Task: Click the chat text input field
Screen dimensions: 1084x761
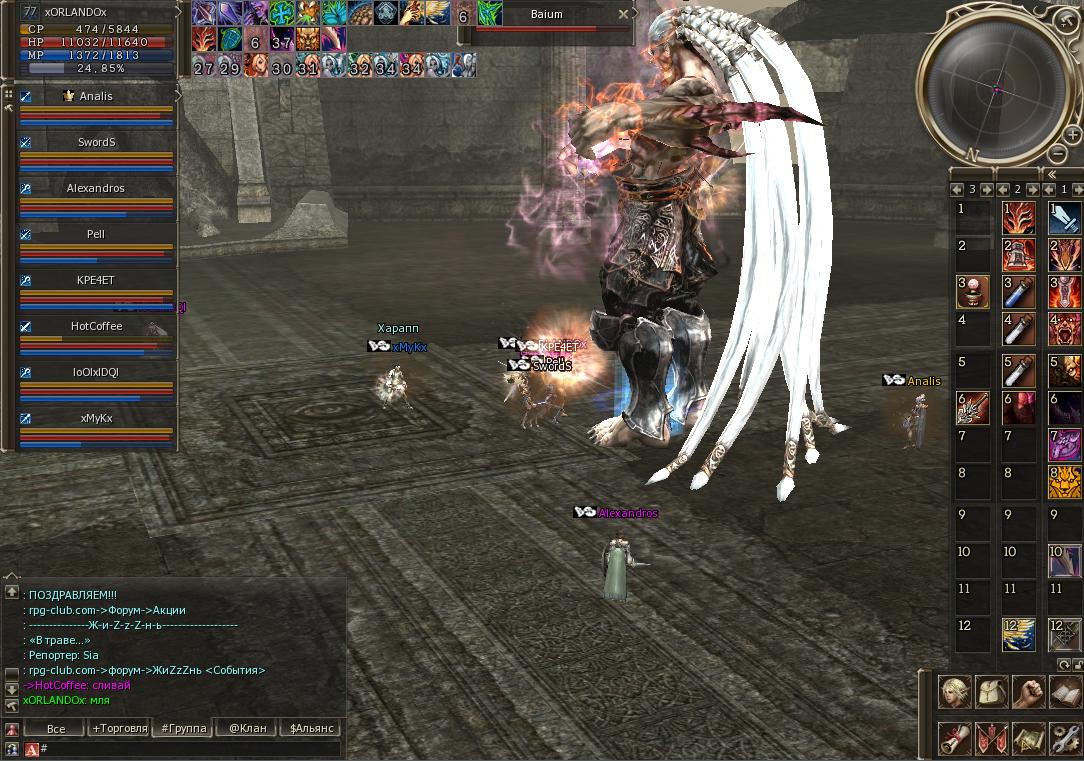Action: (190, 748)
